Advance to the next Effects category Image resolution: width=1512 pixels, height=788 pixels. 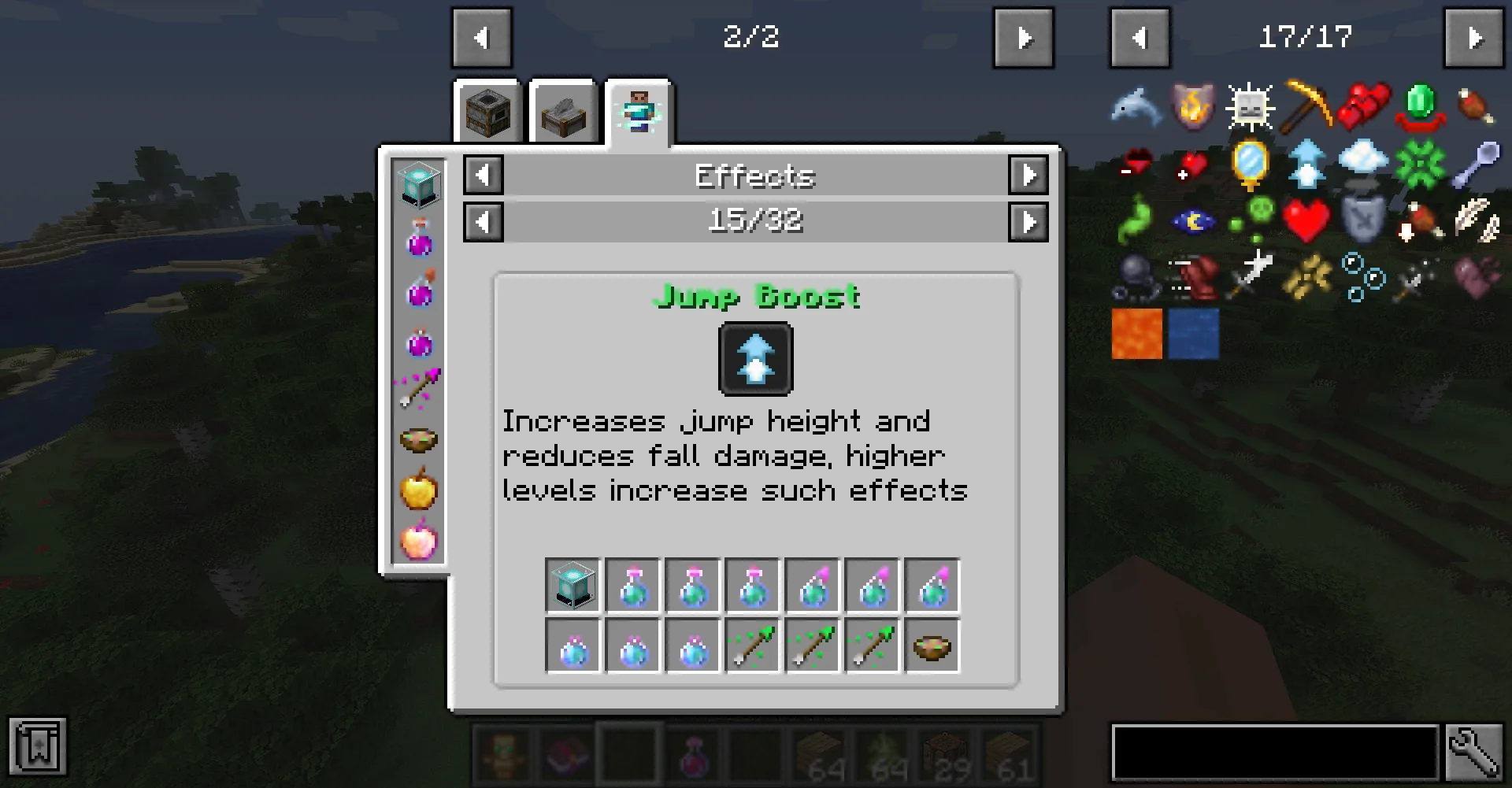[1028, 176]
